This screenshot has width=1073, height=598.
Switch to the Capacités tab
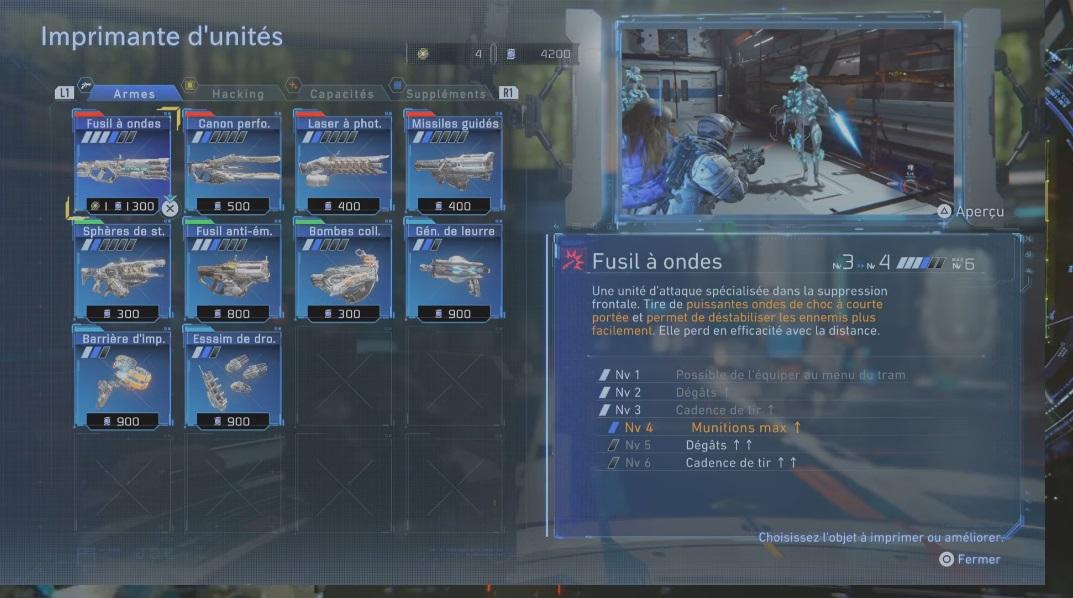[341, 94]
